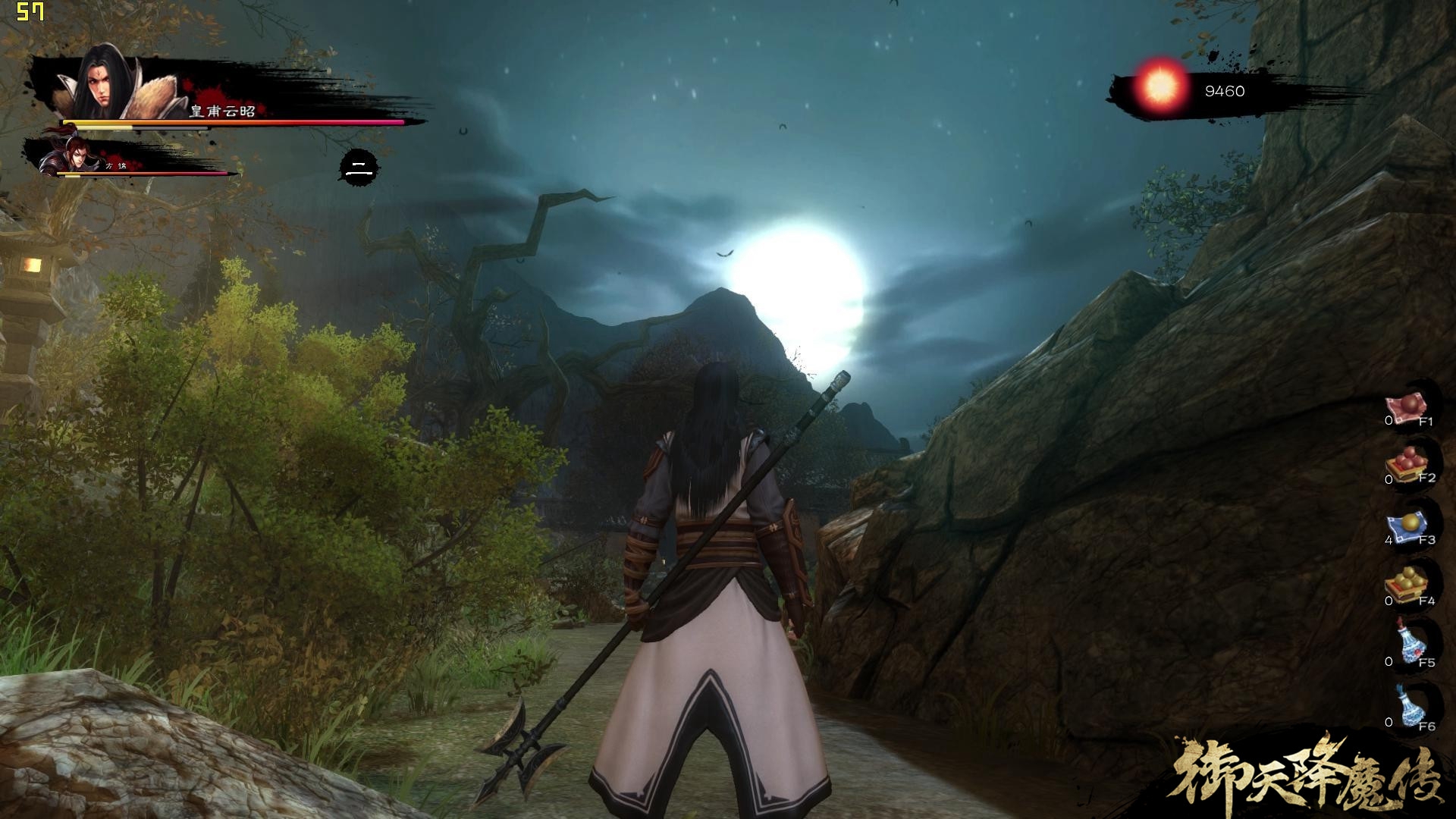Viewport: 1456px width, 819px height.
Task: Use the red pill tray F2 item
Action: 1407,466
